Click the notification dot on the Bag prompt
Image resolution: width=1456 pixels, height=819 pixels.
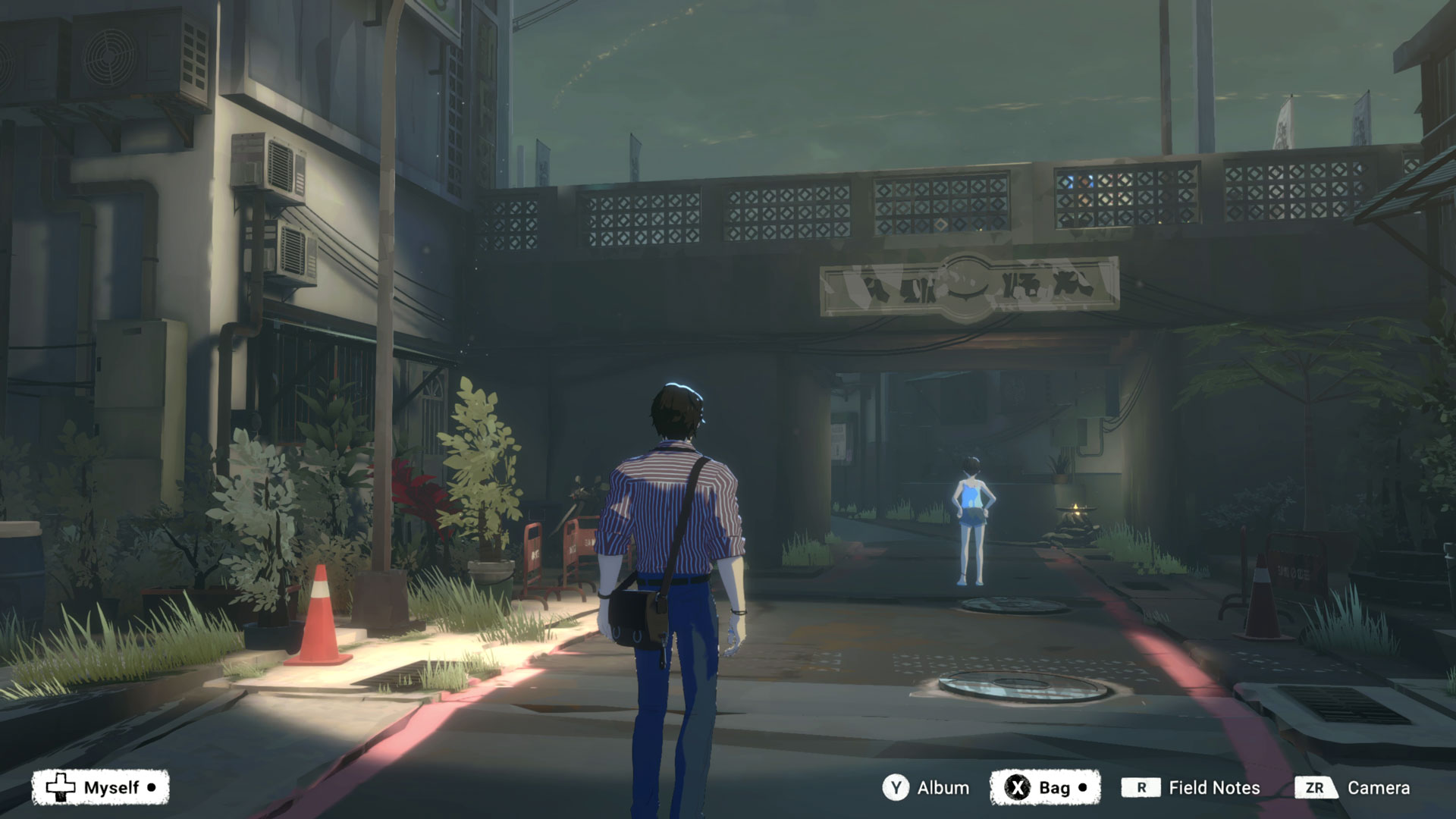click(x=1084, y=788)
